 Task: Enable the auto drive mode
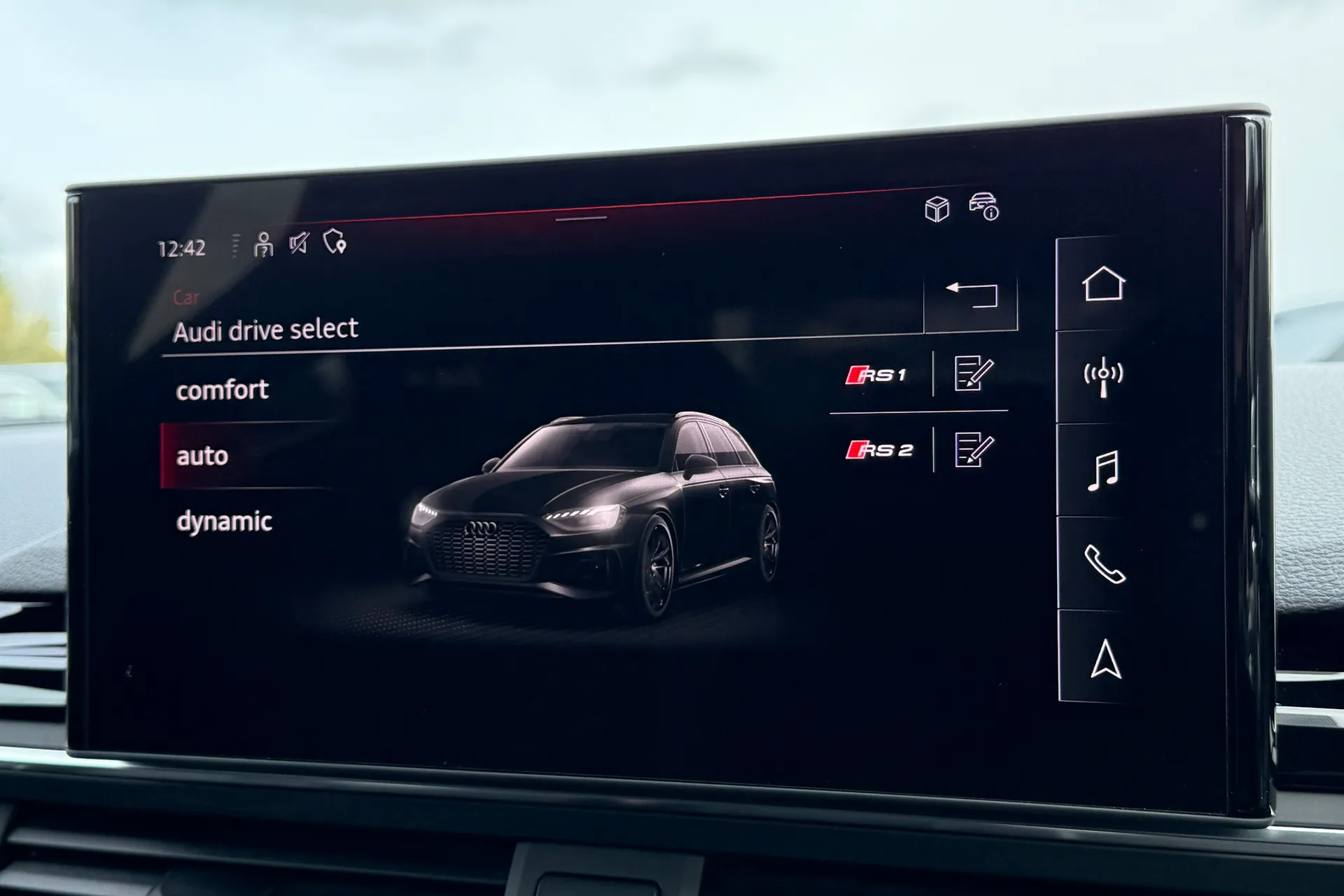pos(203,456)
